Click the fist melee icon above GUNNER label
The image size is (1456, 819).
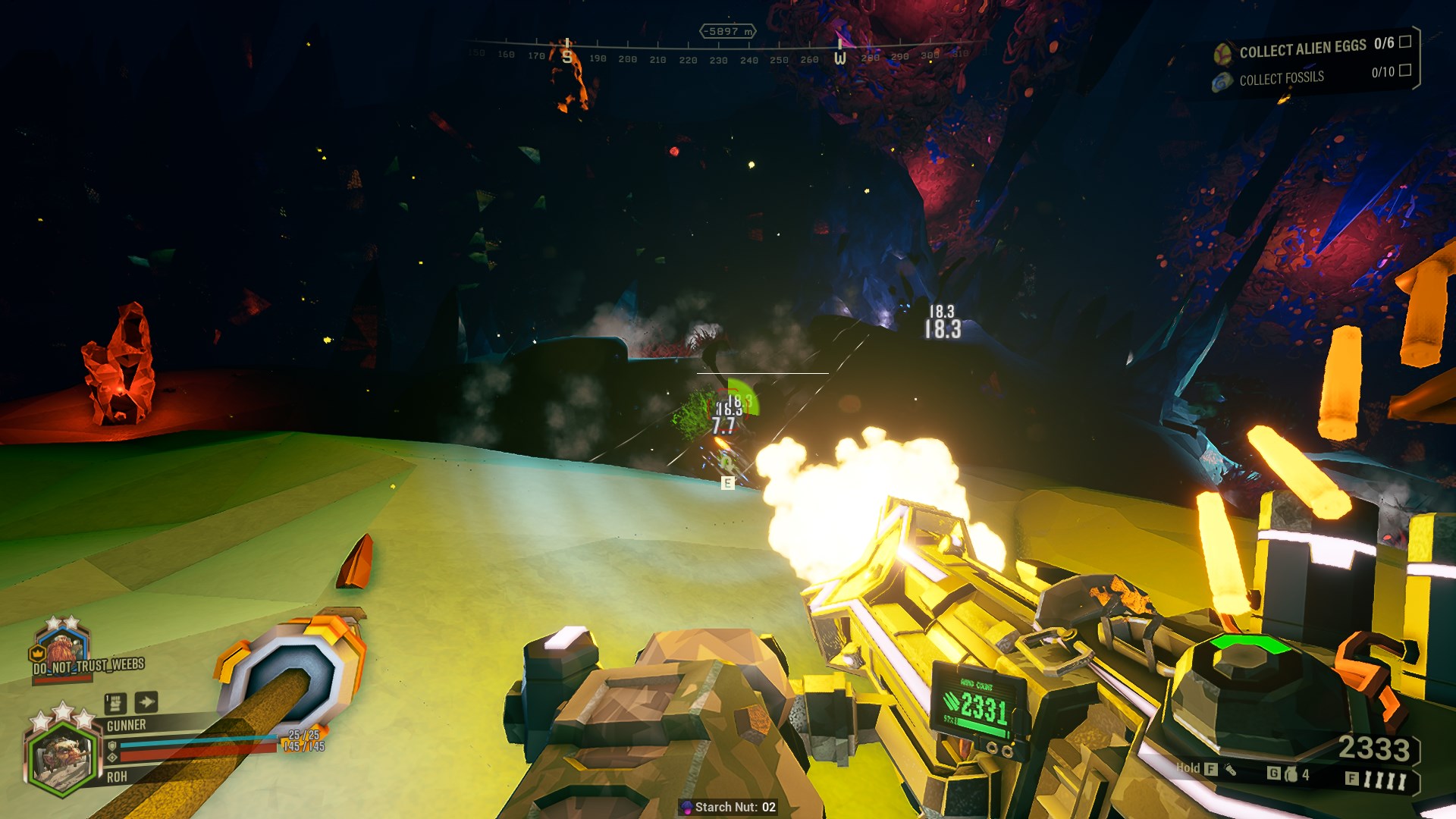pyautogui.click(x=115, y=704)
